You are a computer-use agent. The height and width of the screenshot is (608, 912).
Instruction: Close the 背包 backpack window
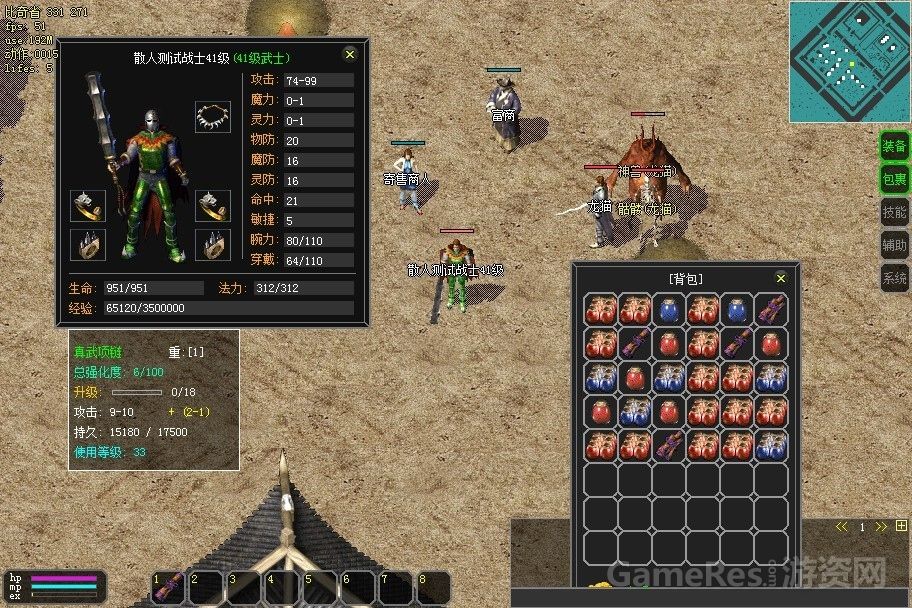pos(781,278)
